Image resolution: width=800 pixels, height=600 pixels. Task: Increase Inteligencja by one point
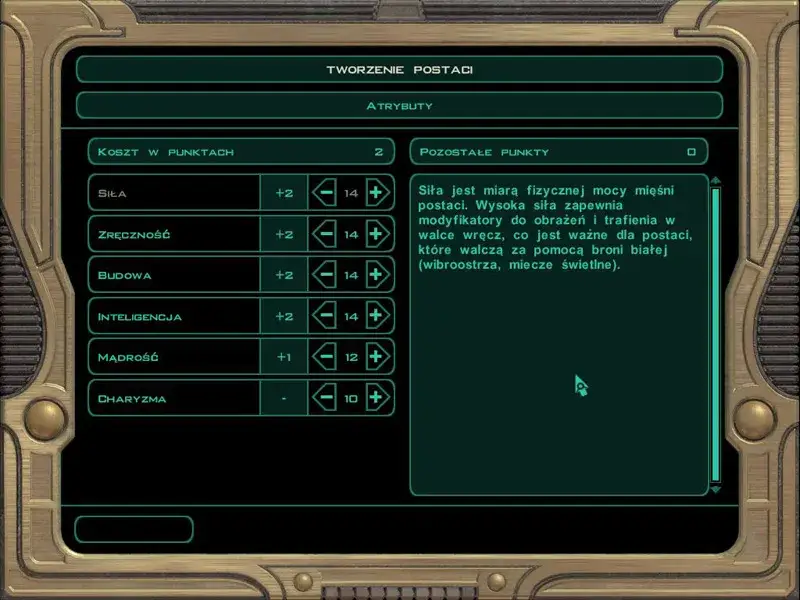coord(376,316)
